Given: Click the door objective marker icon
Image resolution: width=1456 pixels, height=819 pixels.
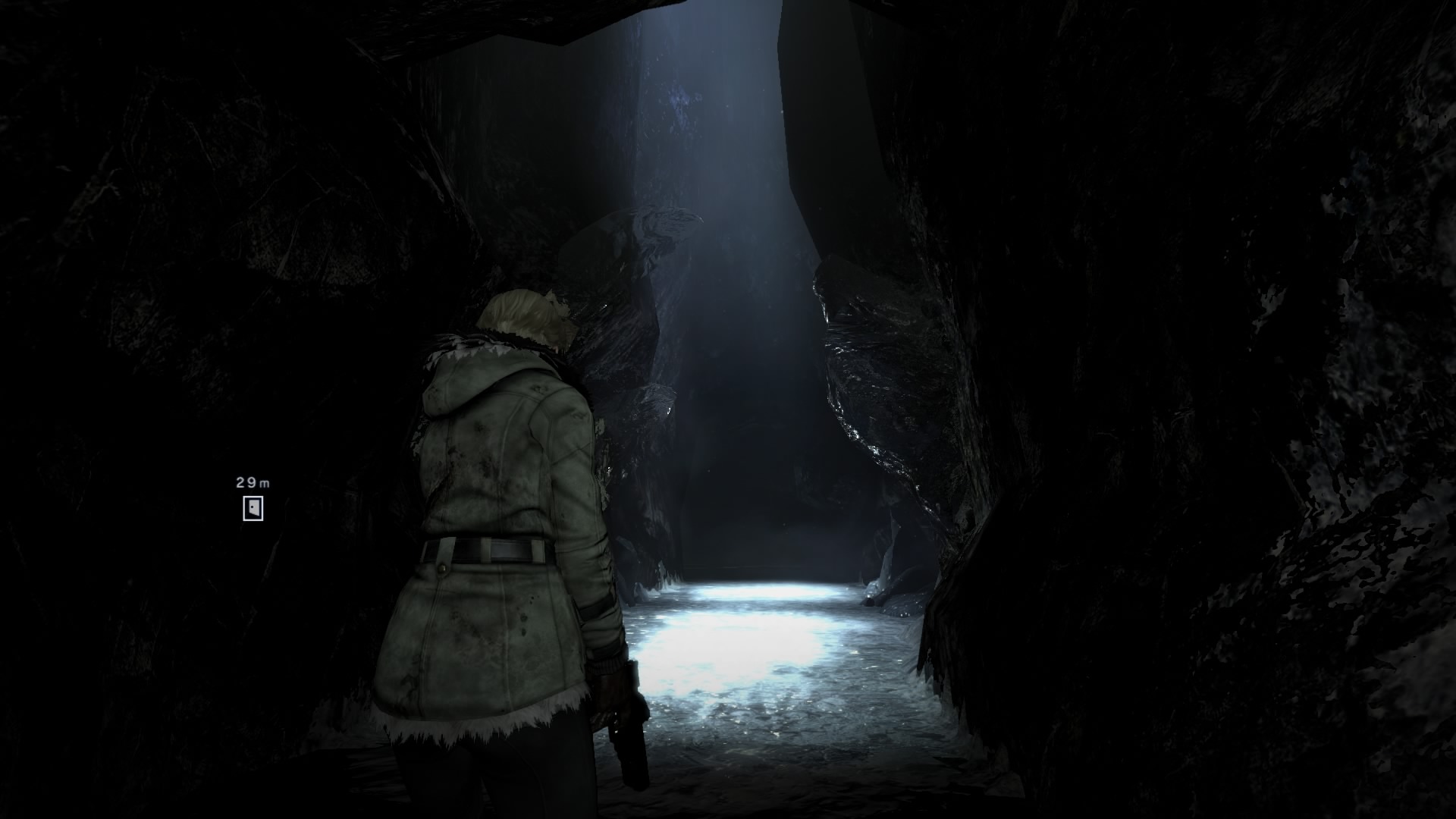Looking at the screenshot, I should point(253,508).
